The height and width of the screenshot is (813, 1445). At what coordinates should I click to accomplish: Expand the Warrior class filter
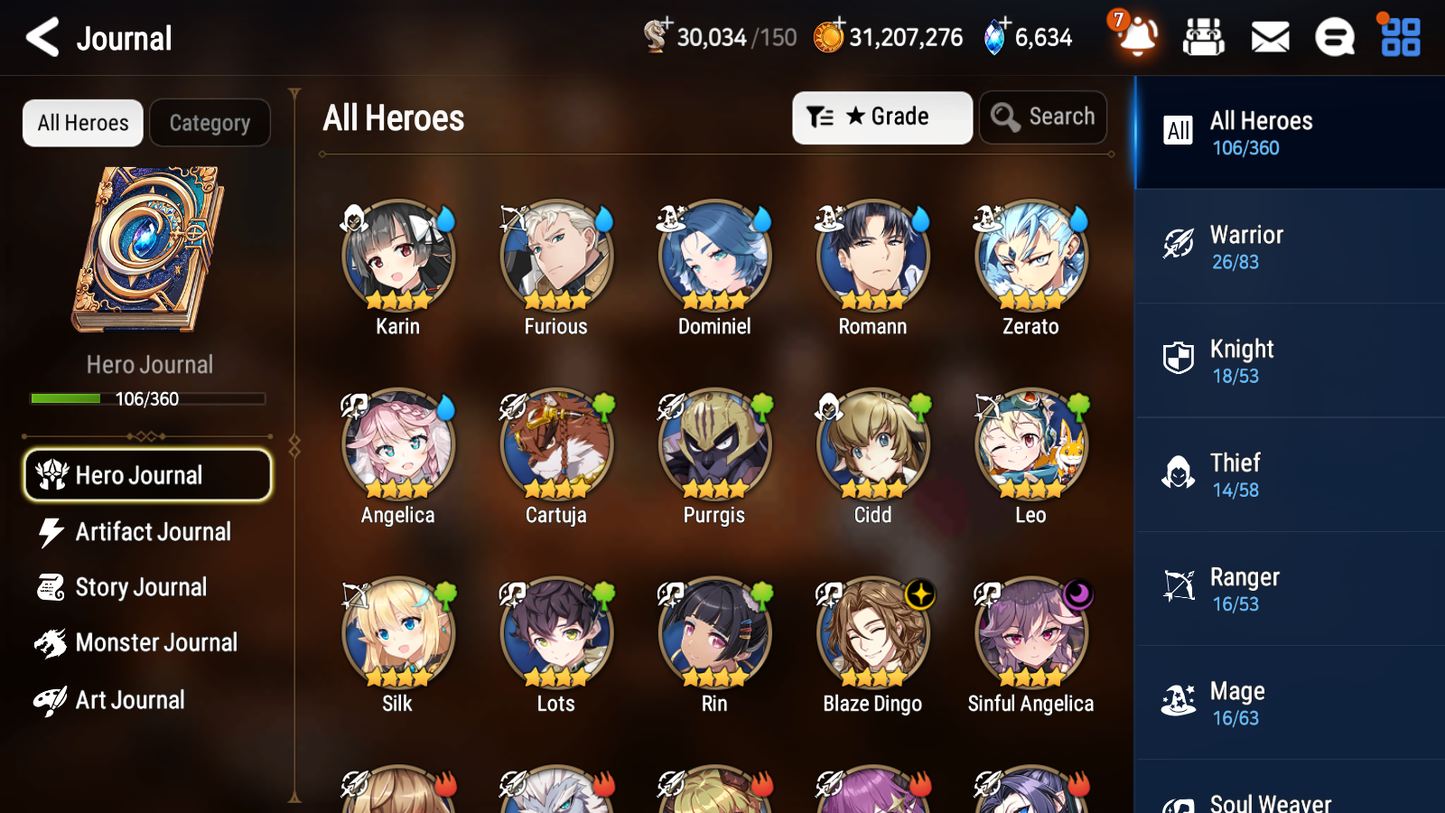[x=1289, y=246]
